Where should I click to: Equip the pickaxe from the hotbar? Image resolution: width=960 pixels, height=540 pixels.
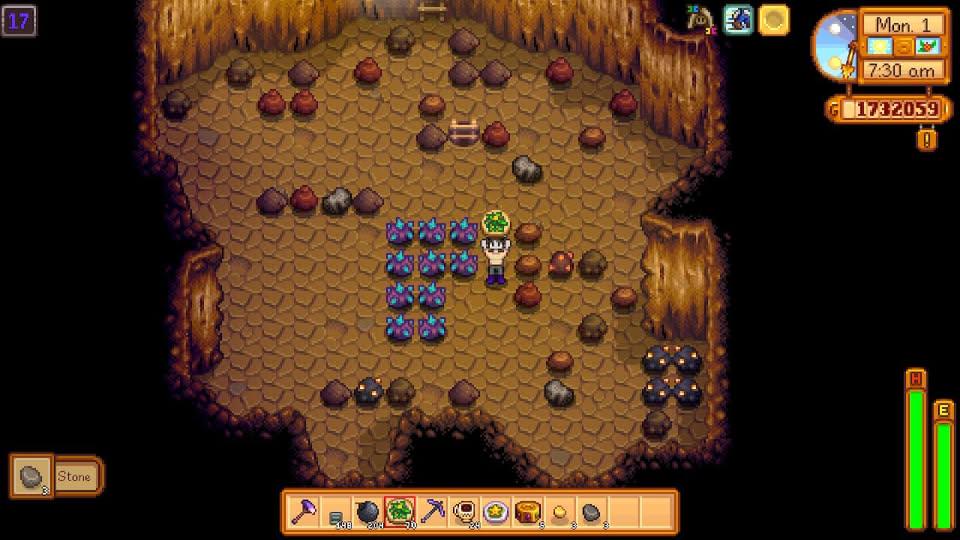click(x=431, y=511)
